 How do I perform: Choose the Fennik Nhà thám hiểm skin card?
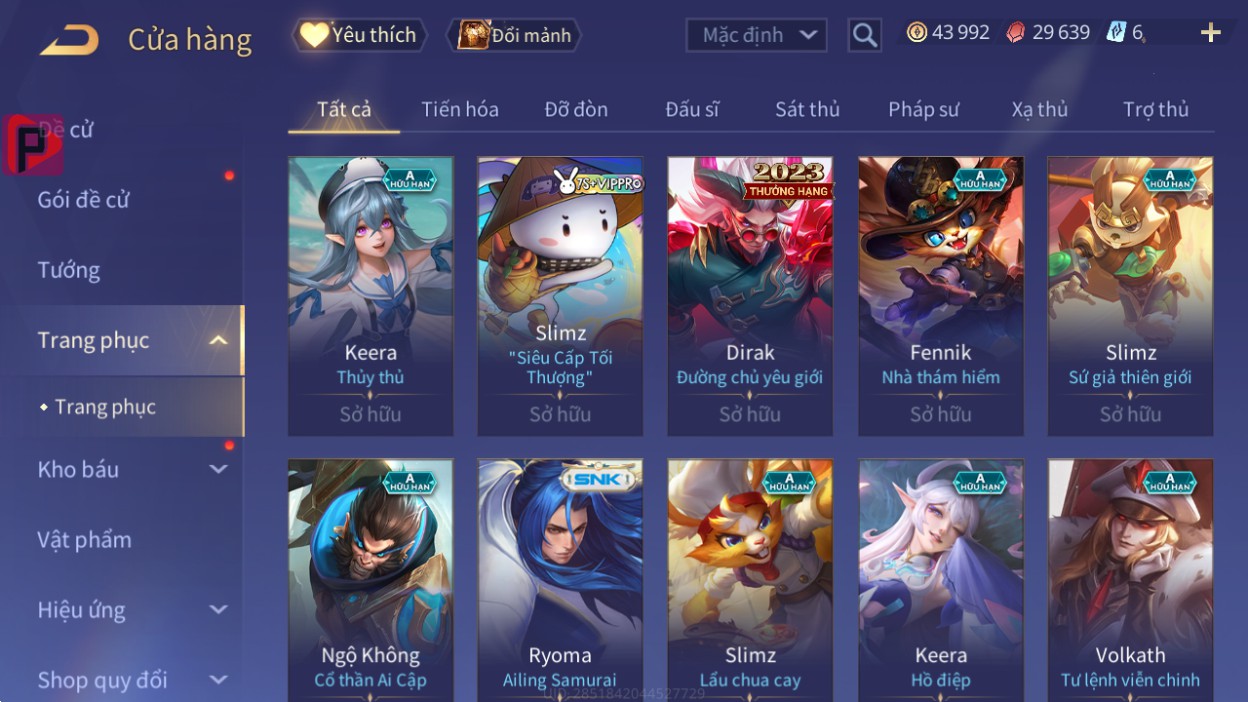point(940,296)
